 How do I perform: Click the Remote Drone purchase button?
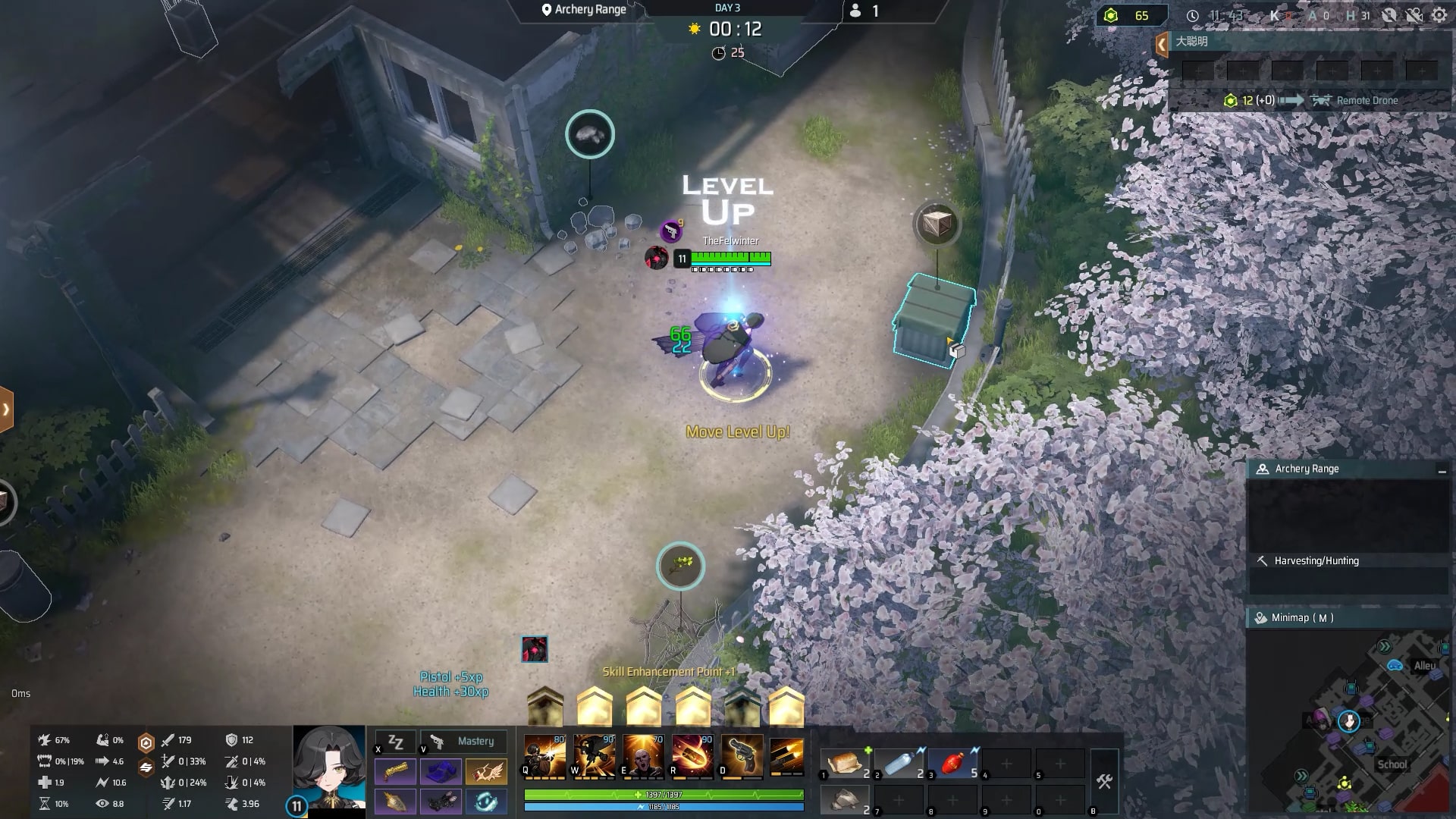[1355, 99]
